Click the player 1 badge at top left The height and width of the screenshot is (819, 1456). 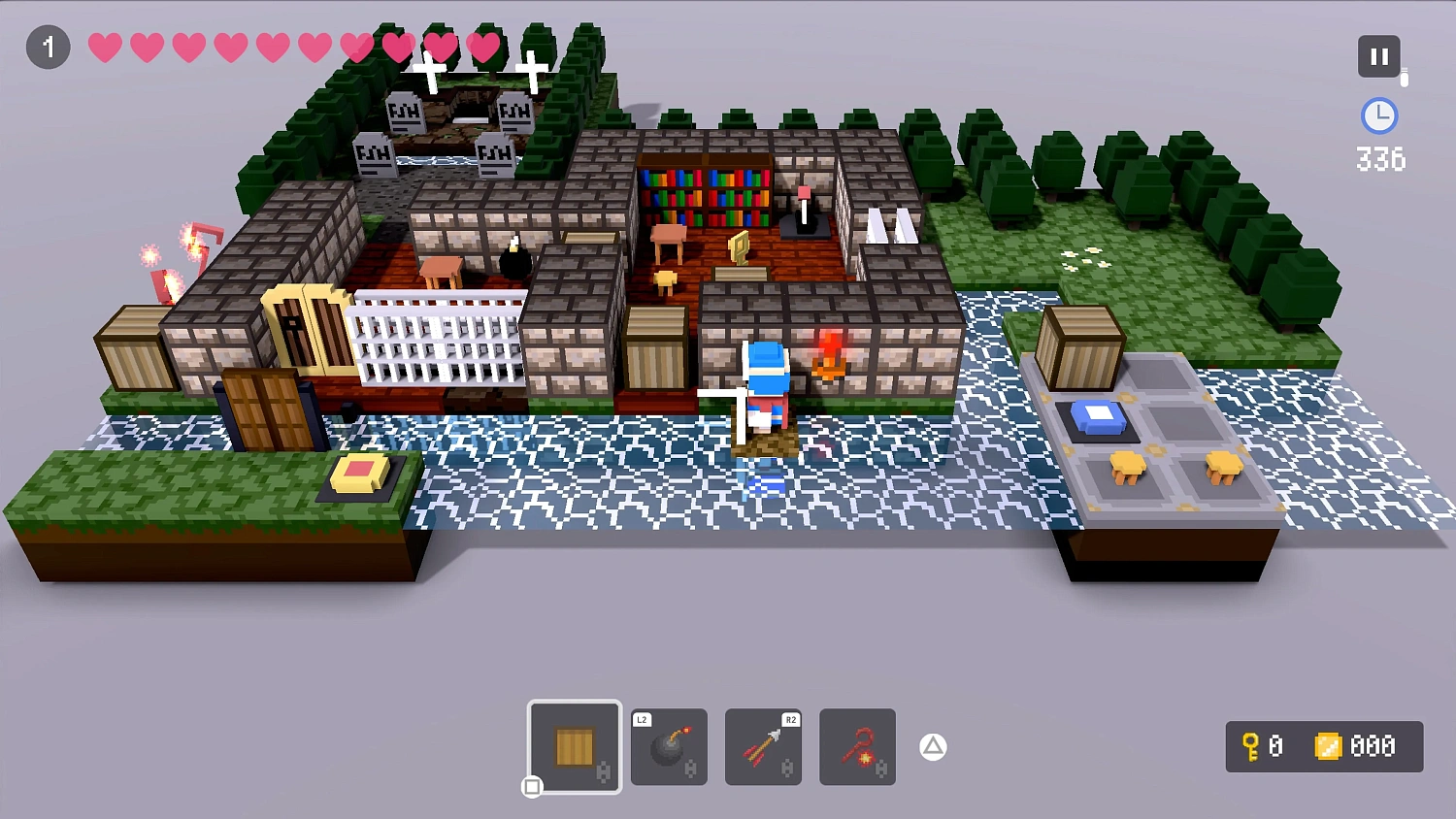pos(48,47)
